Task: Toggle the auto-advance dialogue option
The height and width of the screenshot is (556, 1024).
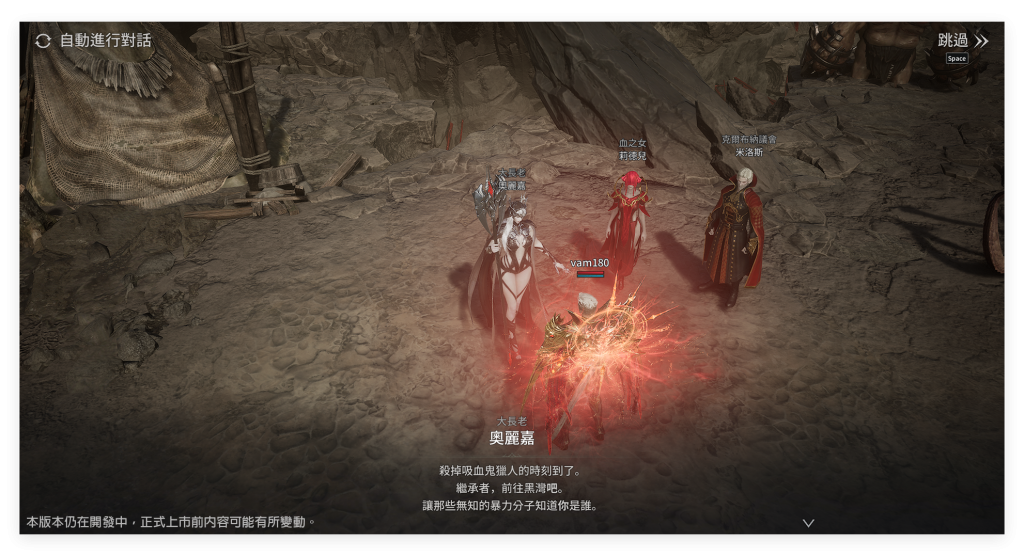Action: coord(93,41)
